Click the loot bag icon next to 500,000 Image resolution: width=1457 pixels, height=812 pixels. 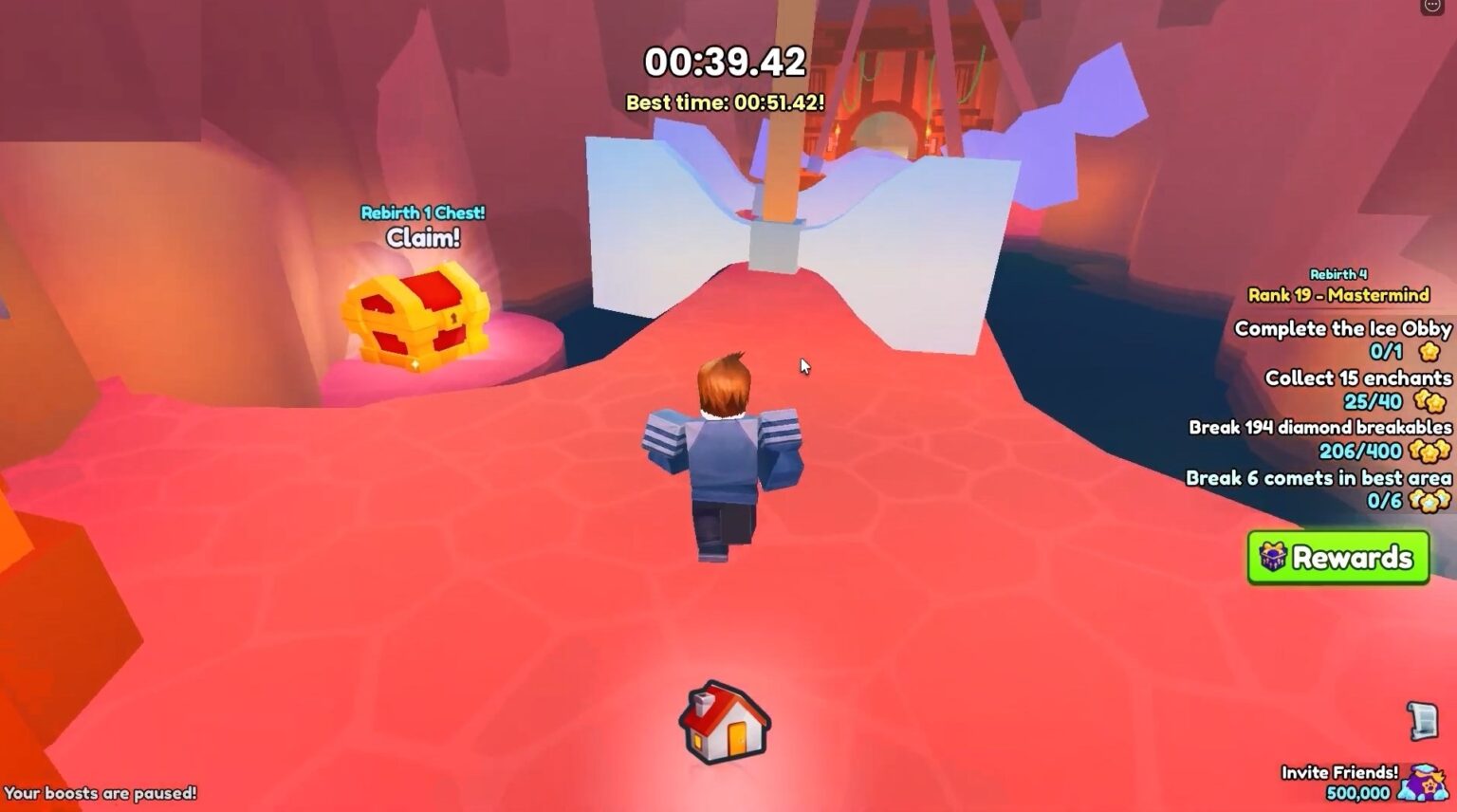1422,783
